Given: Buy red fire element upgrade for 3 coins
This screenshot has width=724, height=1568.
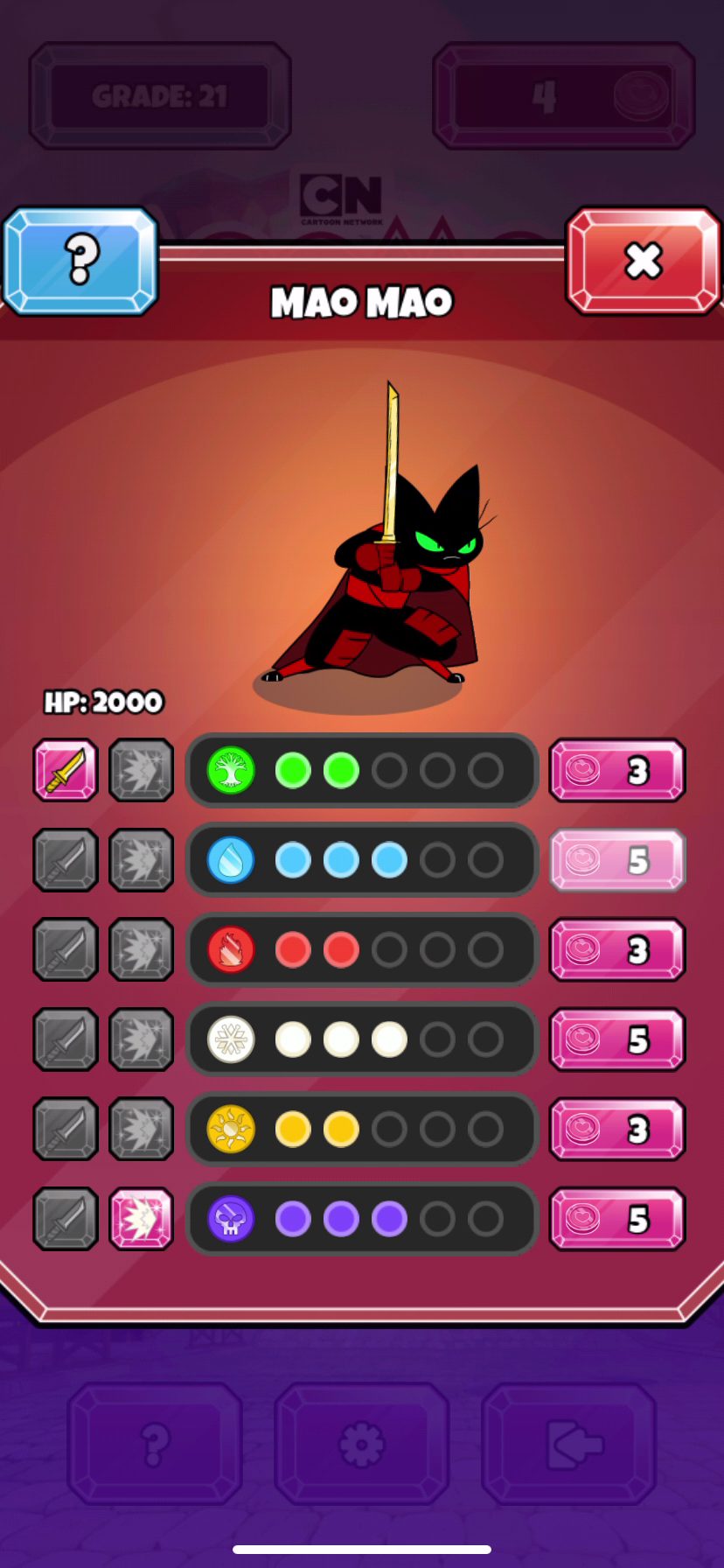Looking at the screenshot, I should click(x=617, y=950).
